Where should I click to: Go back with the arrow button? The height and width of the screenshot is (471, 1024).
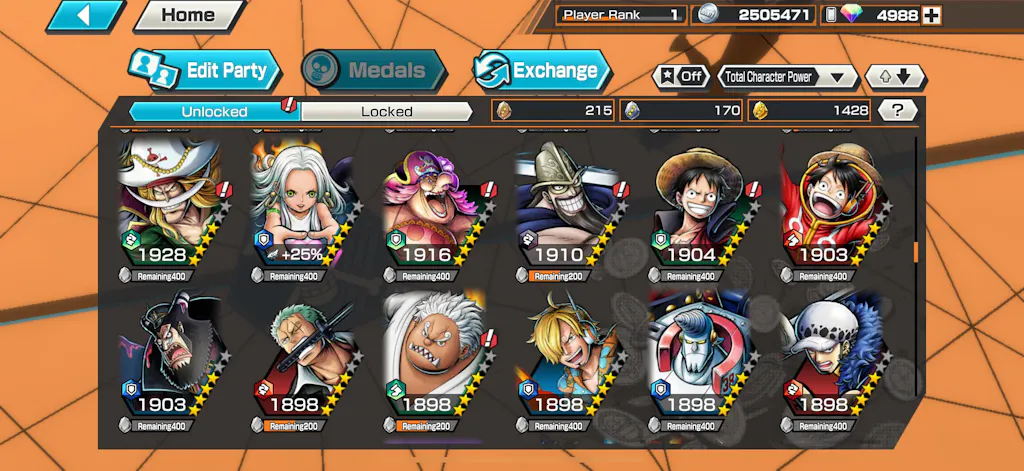point(84,15)
